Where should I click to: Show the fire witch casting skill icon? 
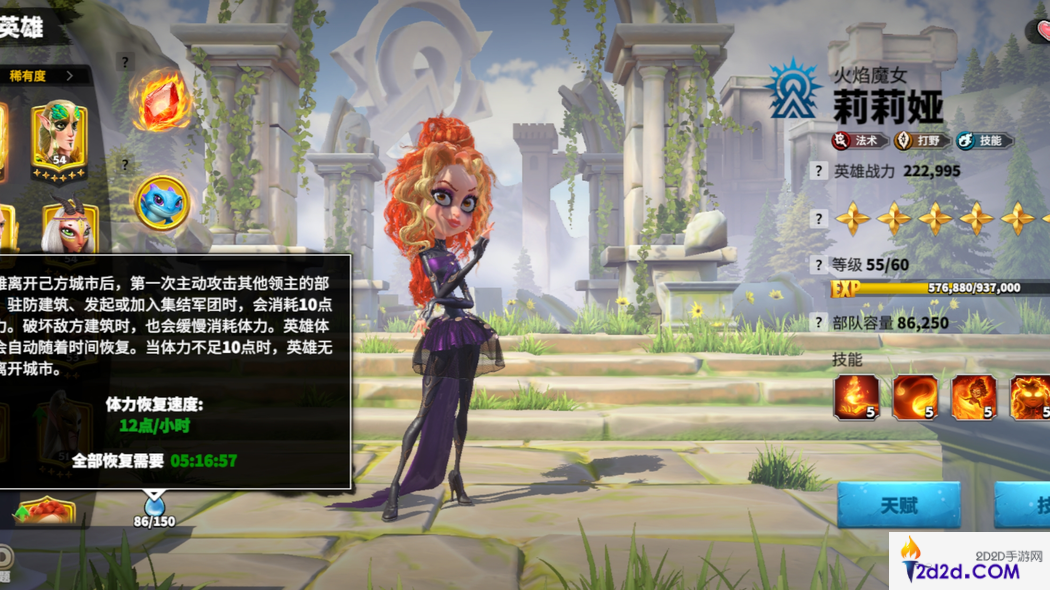coord(973,397)
